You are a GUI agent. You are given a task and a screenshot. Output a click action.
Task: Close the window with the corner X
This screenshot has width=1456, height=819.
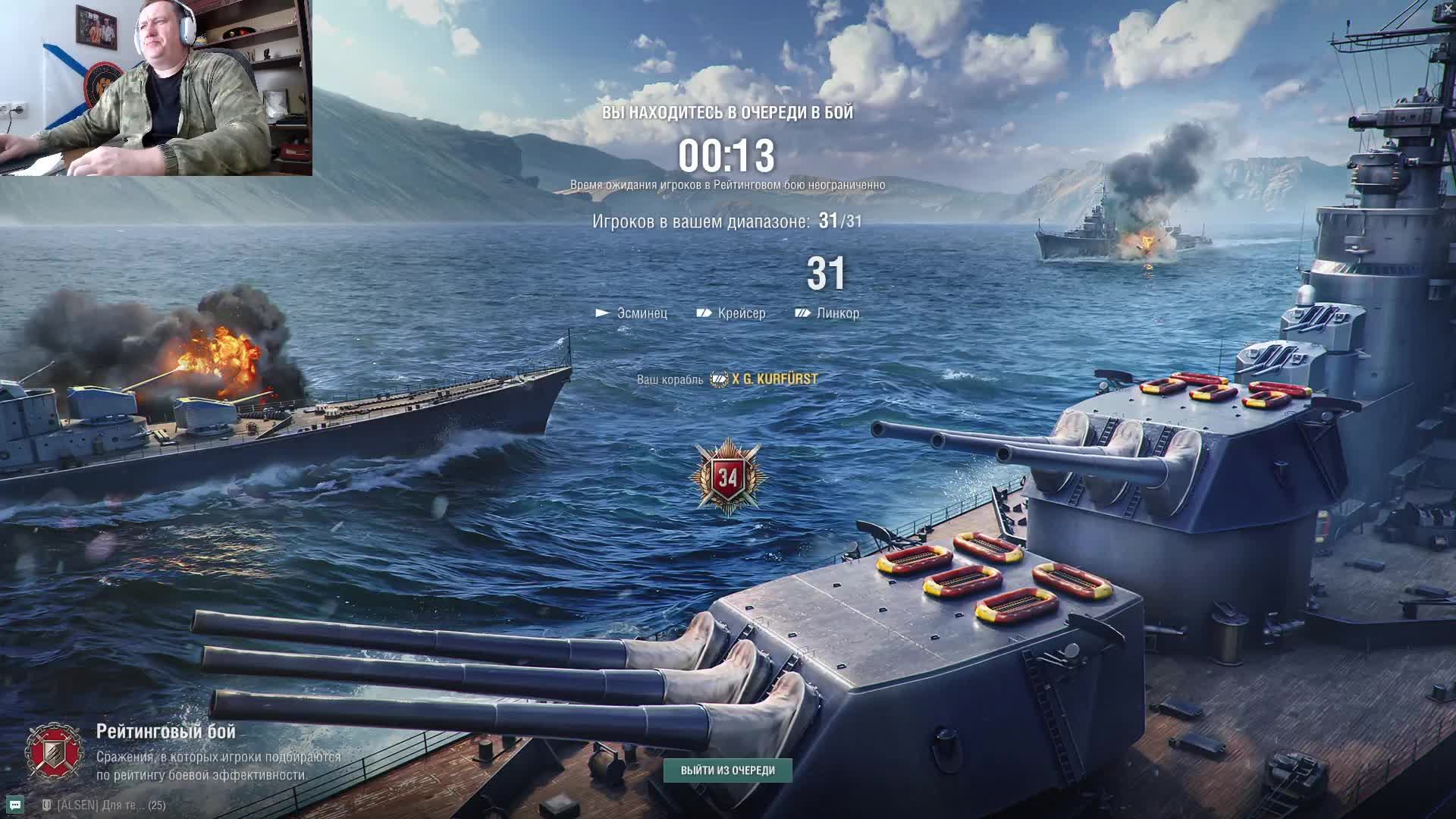coord(1448,8)
